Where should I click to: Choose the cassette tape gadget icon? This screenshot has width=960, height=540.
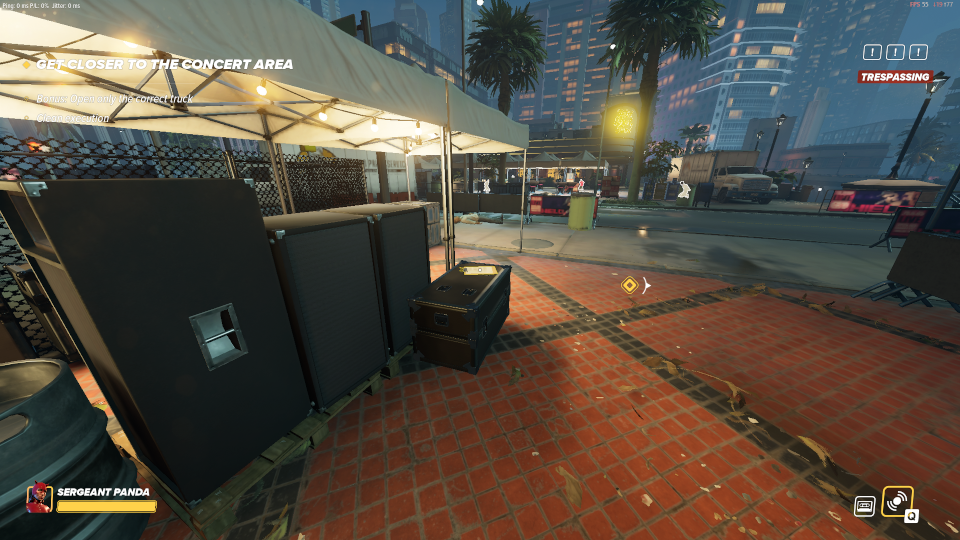click(865, 506)
